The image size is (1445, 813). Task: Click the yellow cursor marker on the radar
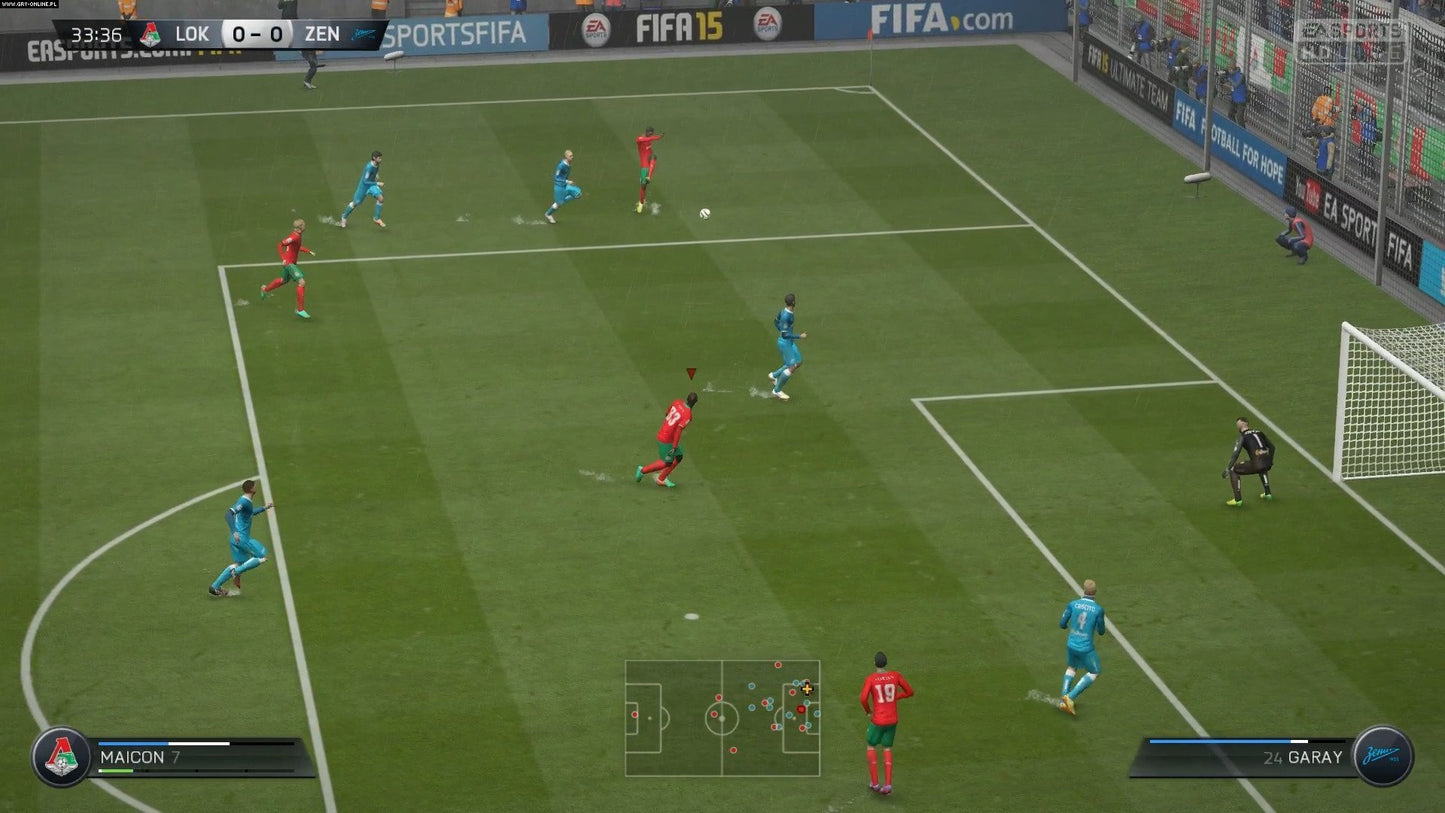(805, 689)
